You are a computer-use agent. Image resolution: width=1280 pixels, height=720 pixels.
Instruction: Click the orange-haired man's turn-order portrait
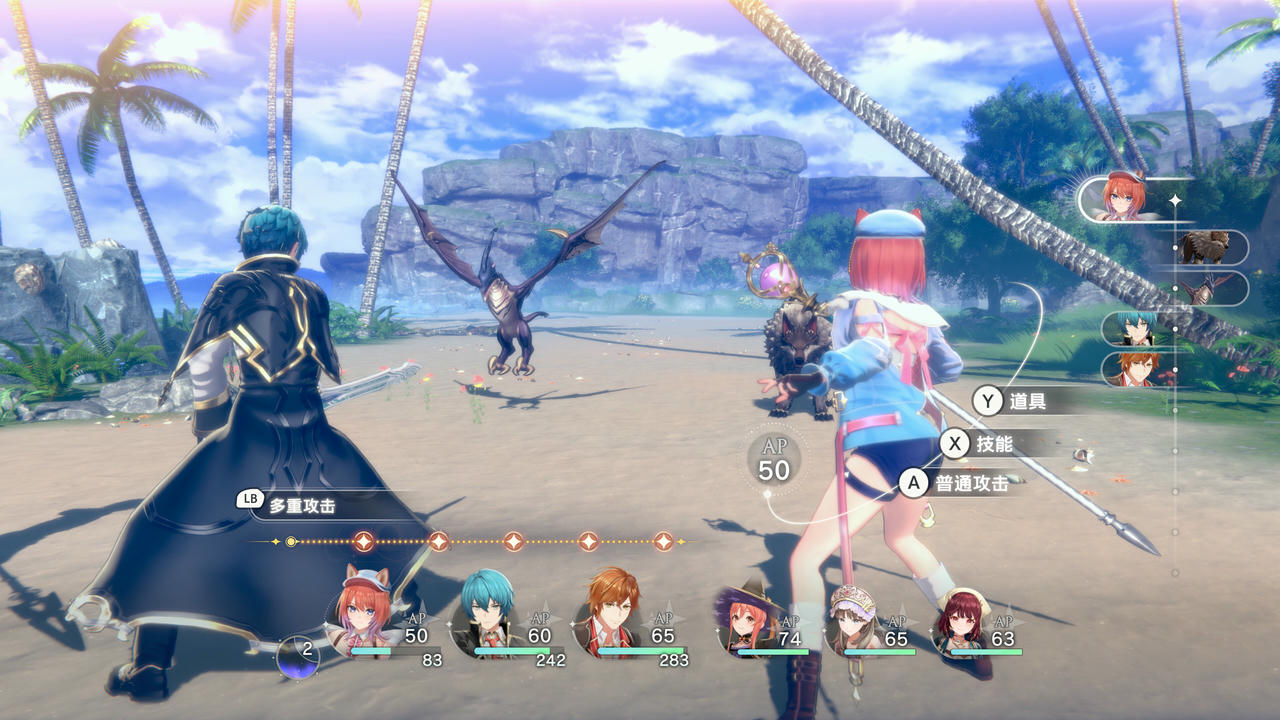tap(1136, 369)
